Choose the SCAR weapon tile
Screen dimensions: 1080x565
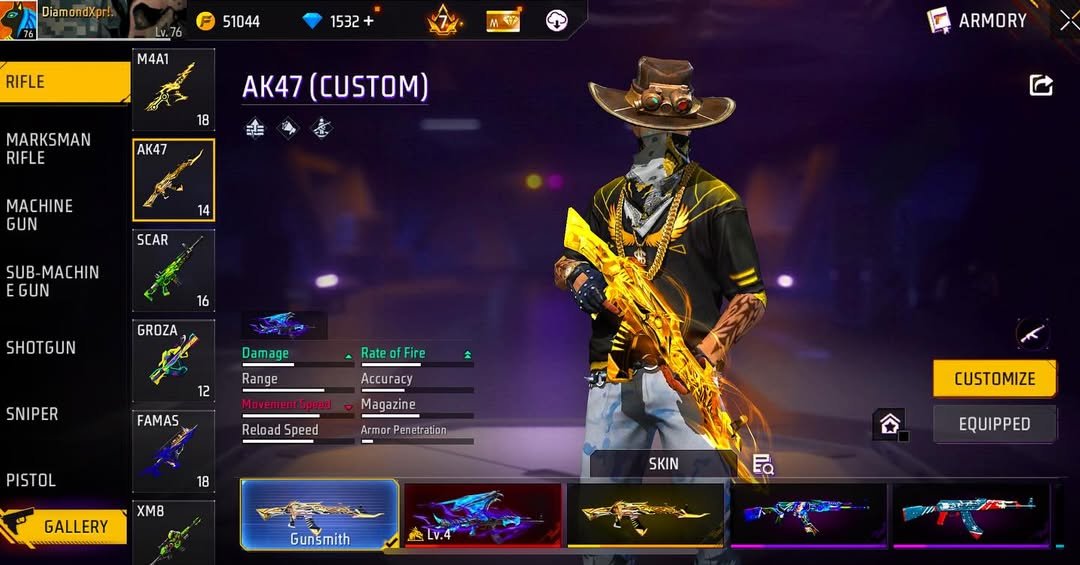(173, 271)
